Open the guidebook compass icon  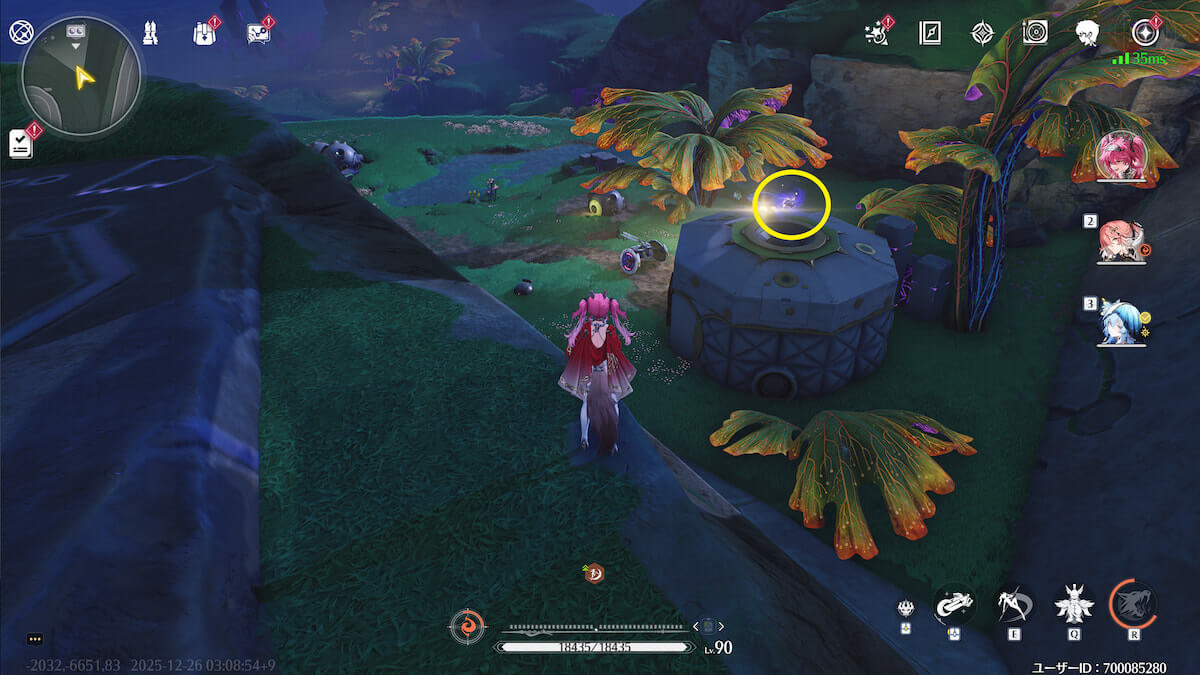(930, 33)
